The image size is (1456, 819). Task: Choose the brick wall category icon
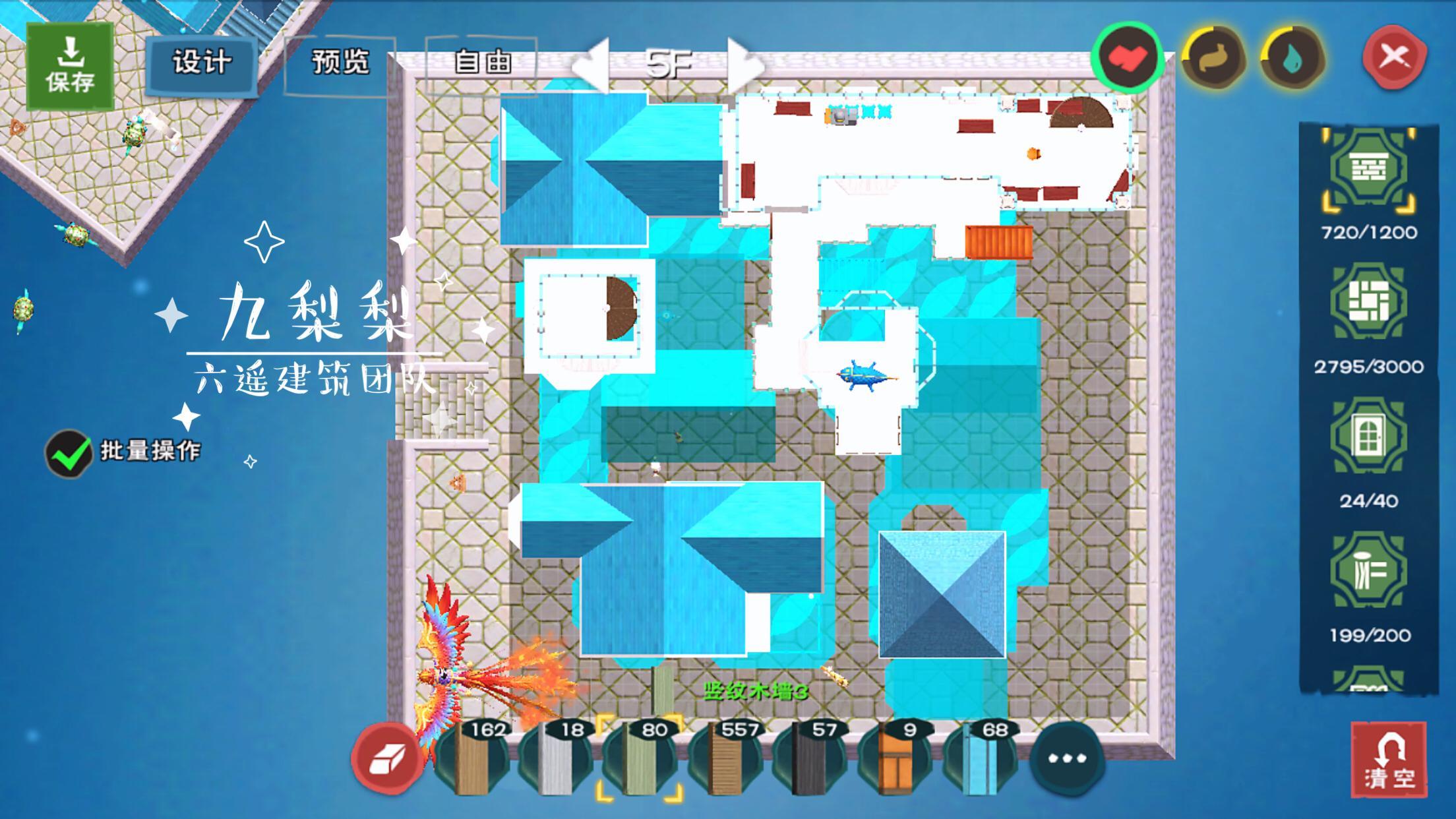1368,168
